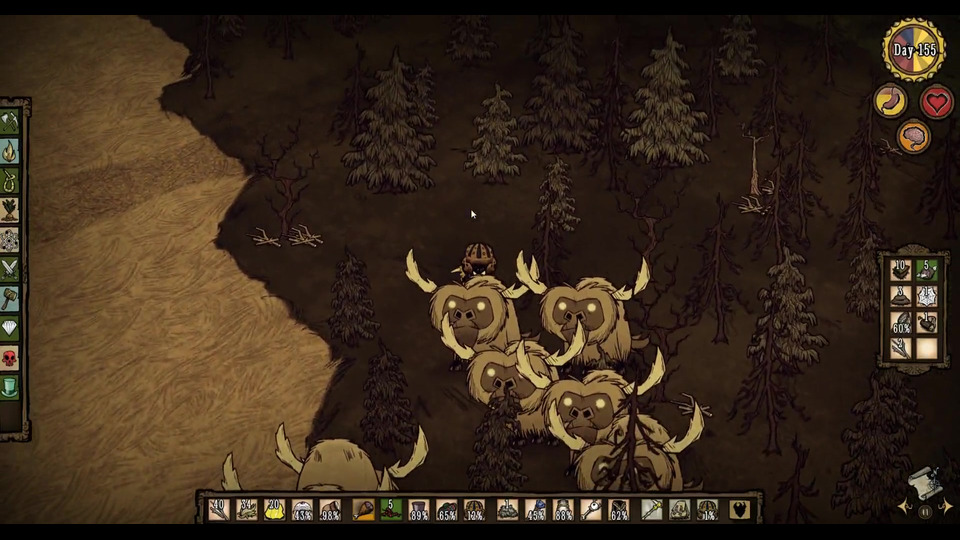Open the map scroll
The height and width of the screenshot is (540, 960).
(x=924, y=483)
